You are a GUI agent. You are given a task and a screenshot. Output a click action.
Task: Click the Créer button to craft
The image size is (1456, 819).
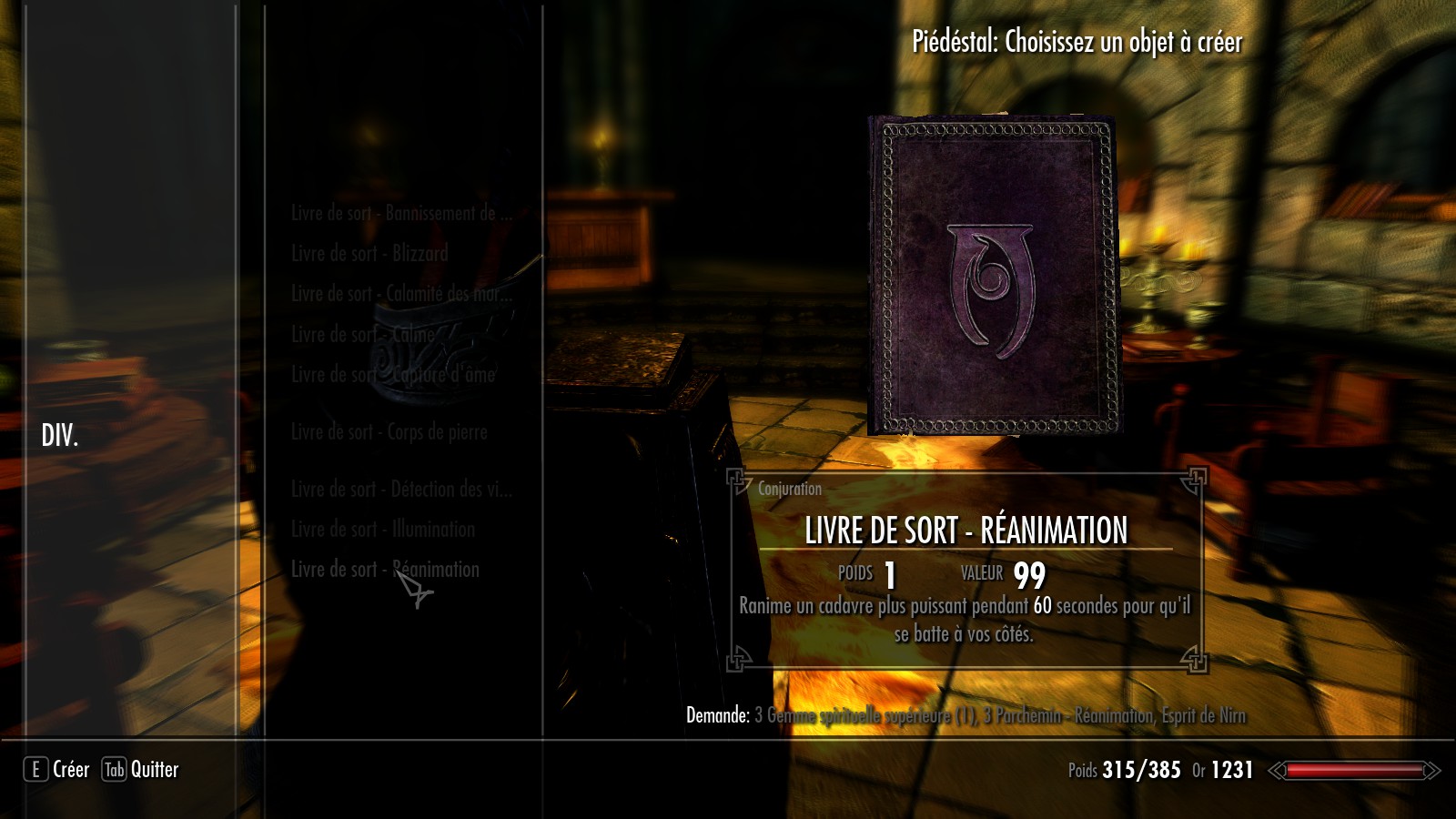click(57, 770)
